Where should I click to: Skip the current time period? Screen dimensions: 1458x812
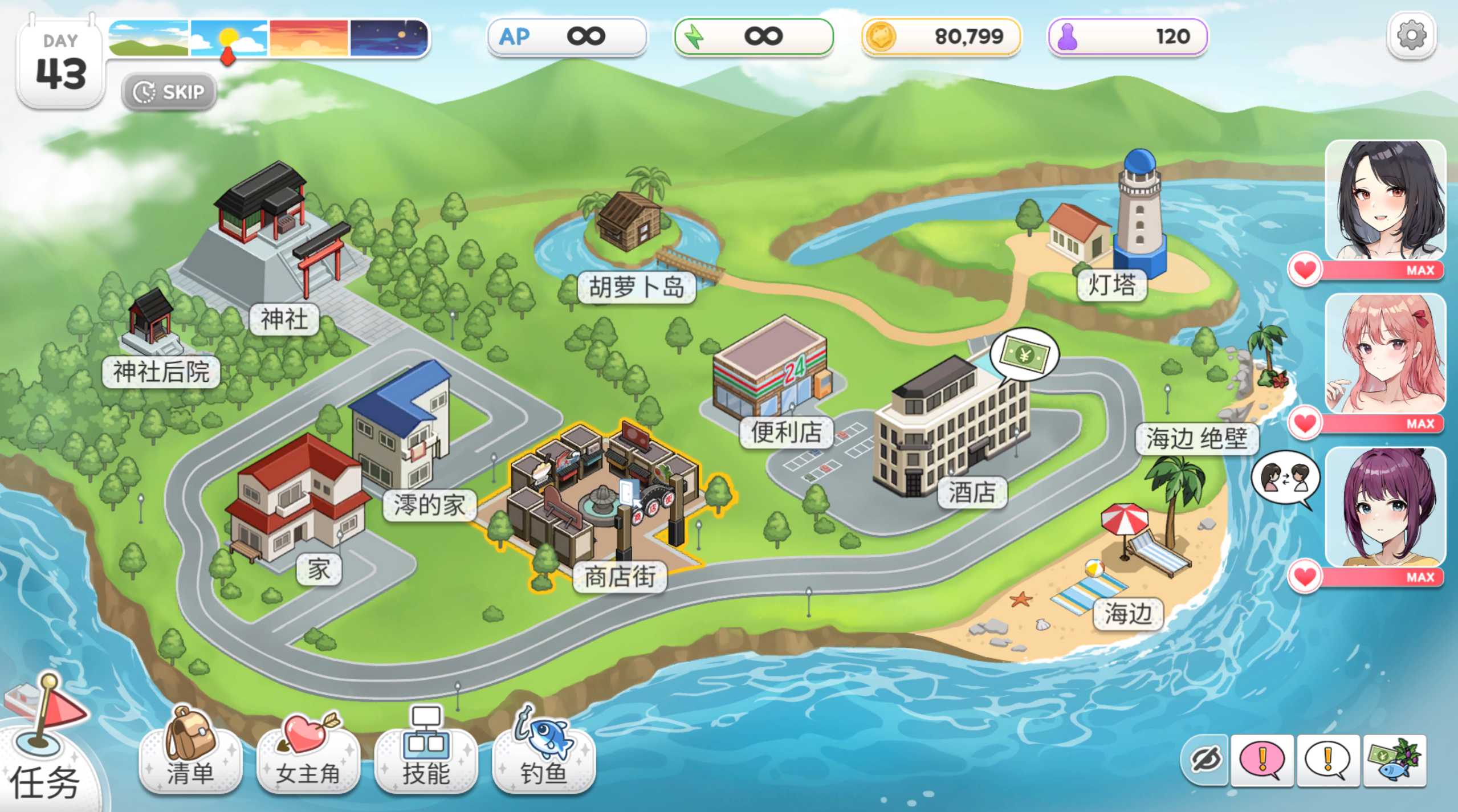[169, 92]
